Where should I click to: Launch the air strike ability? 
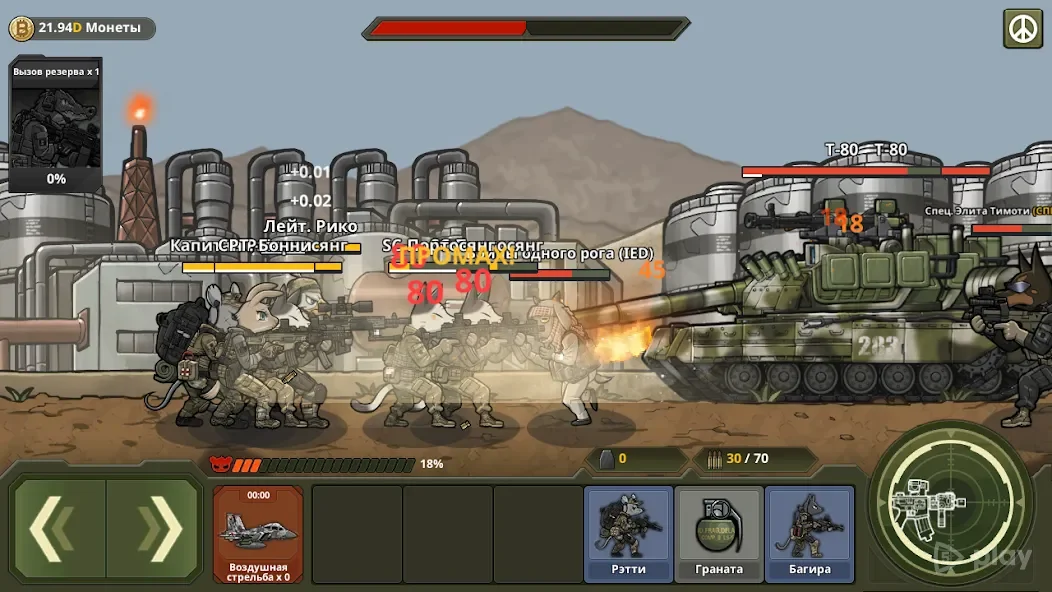pyautogui.click(x=257, y=534)
